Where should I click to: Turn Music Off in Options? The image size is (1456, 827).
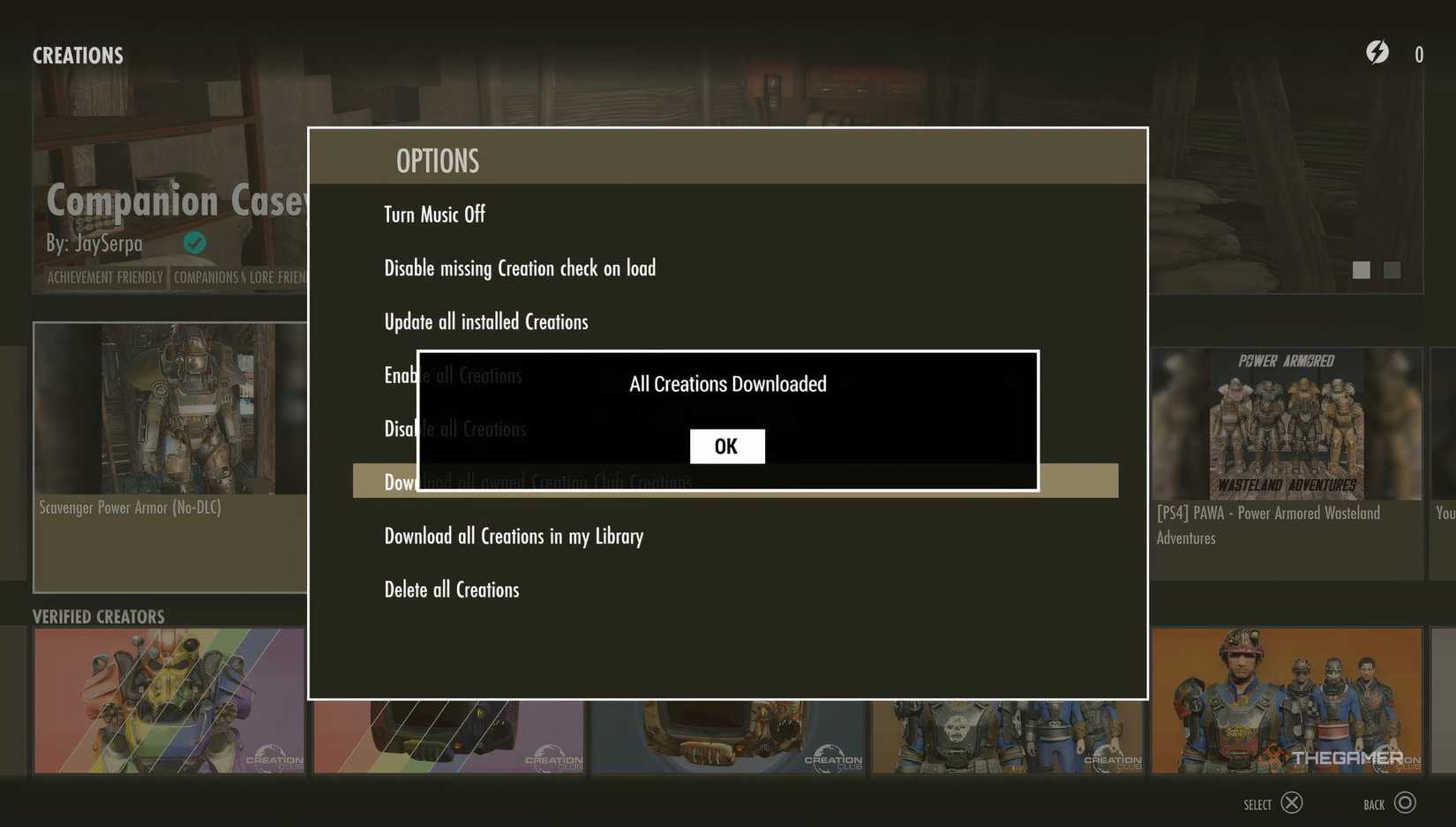click(434, 214)
